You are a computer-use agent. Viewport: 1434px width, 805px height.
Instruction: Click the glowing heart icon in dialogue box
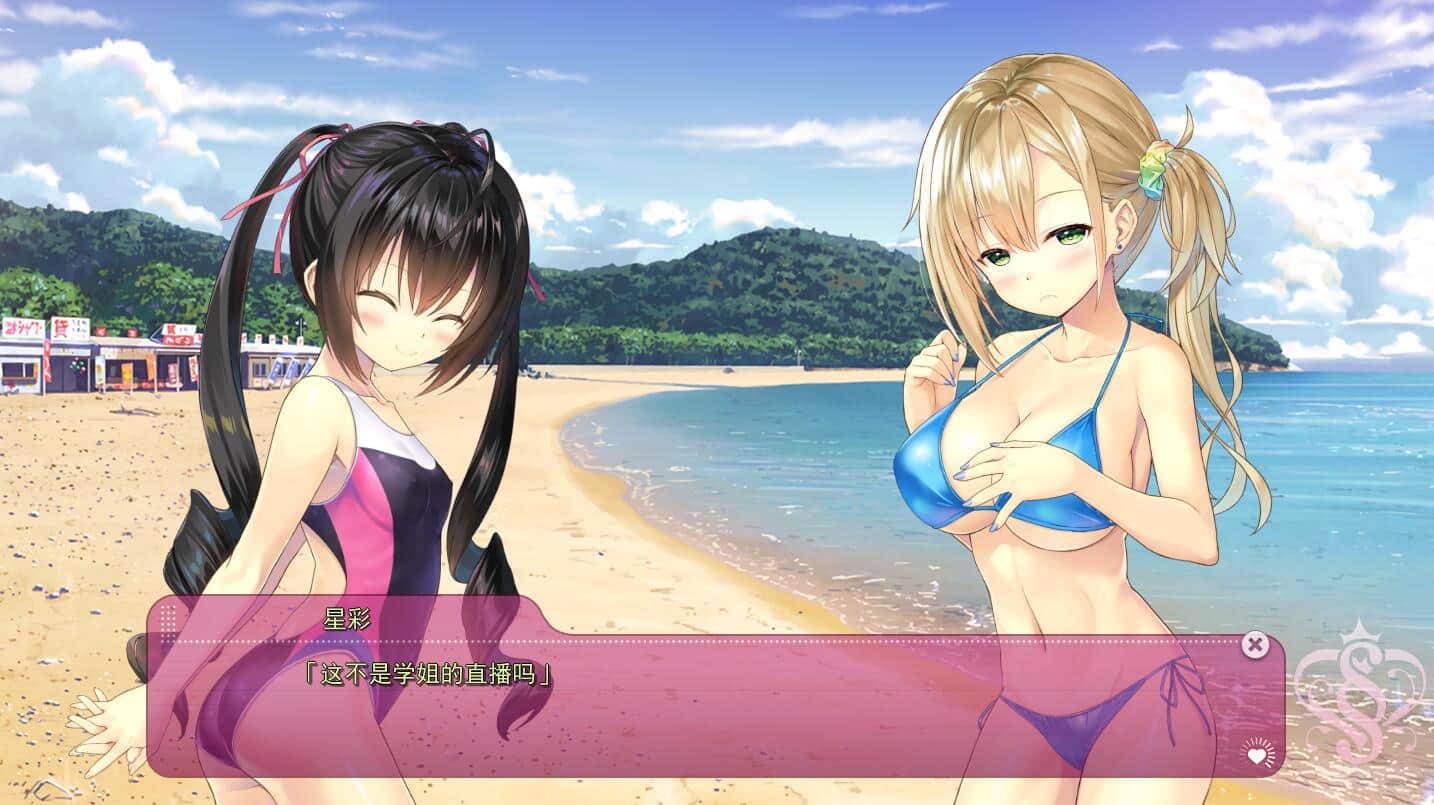click(x=1257, y=753)
